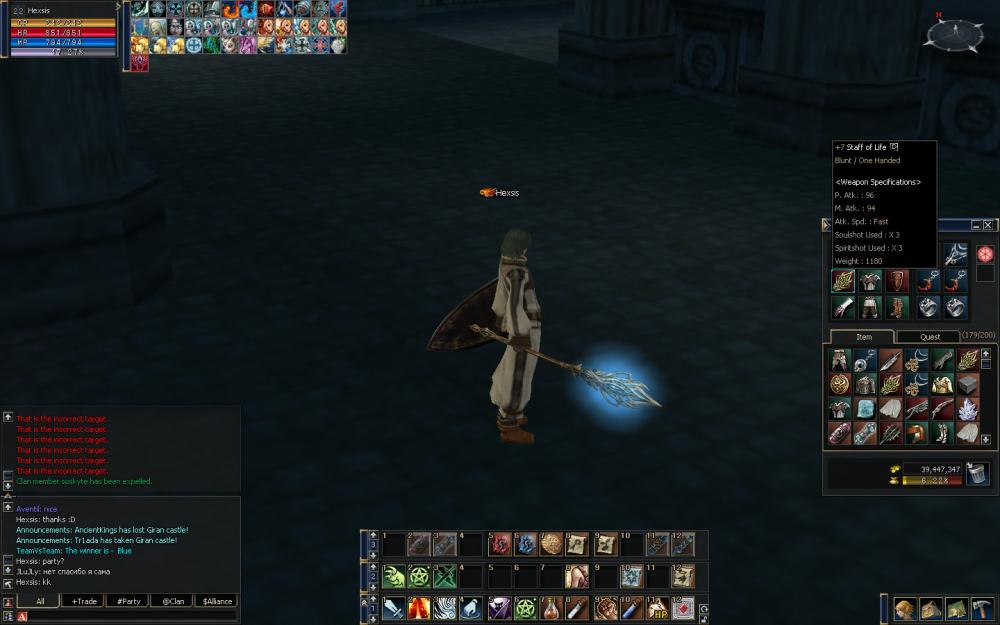
Task: Click the inventory trash can icon
Action: coord(977,474)
